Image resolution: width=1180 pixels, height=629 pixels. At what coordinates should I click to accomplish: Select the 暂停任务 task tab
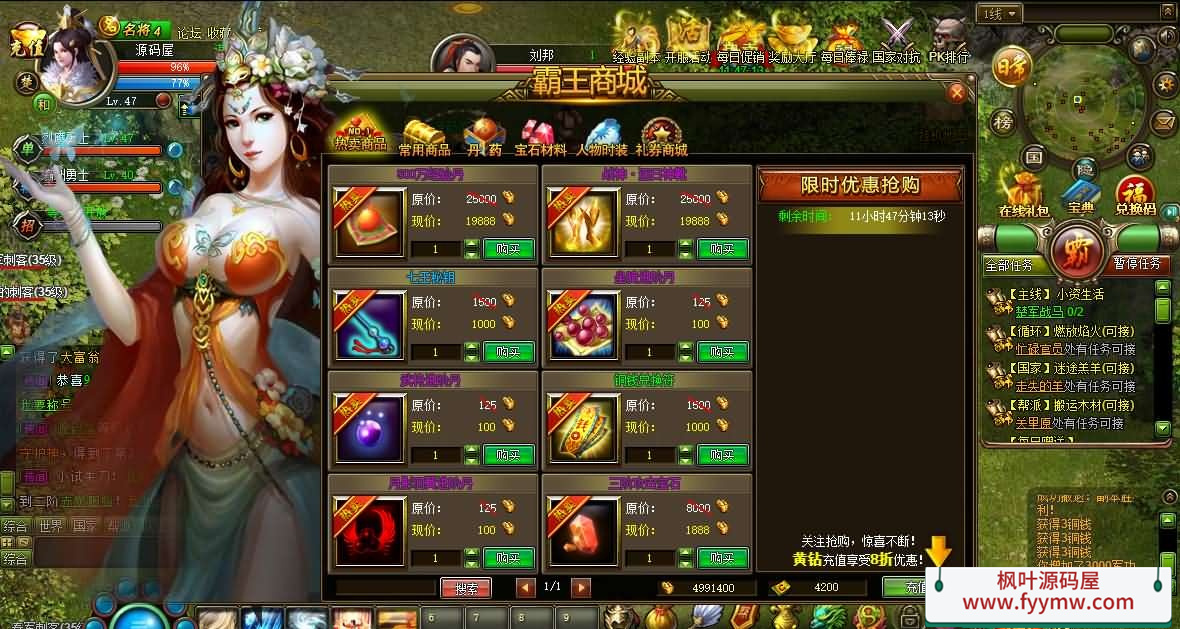1136,264
